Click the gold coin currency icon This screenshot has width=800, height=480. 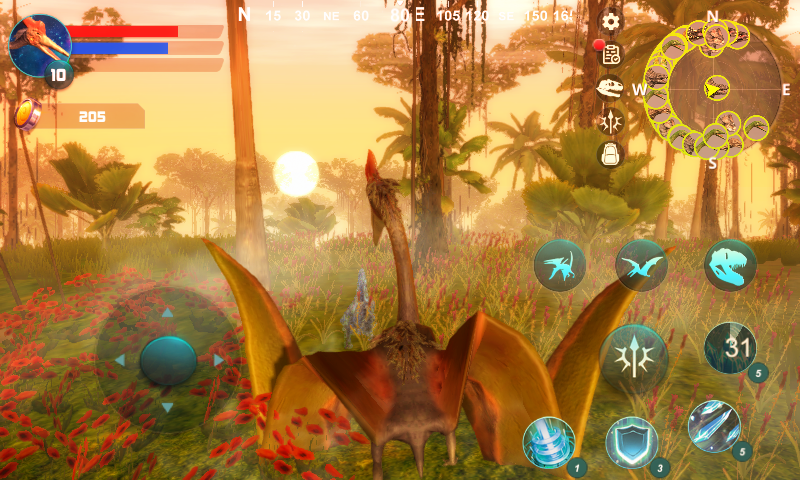(x=27, y=116)
